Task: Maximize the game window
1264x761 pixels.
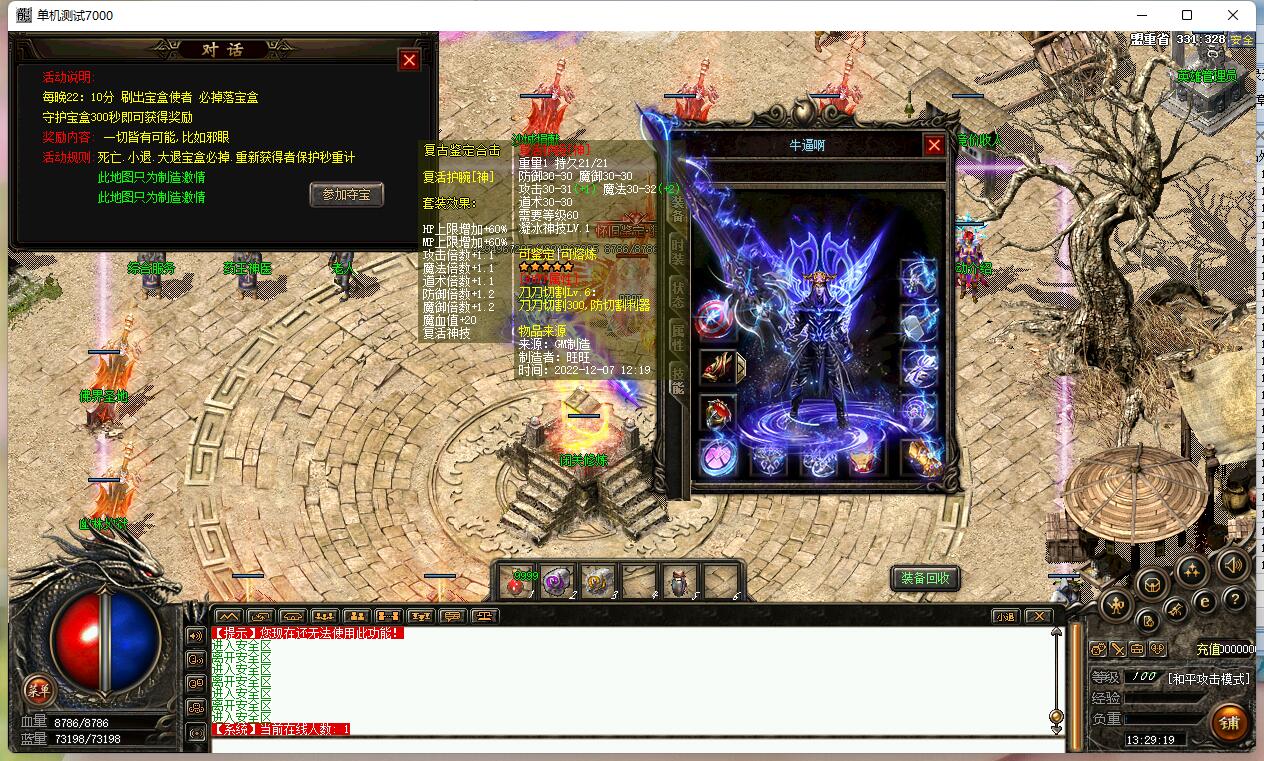Action: pos(1187,15)
